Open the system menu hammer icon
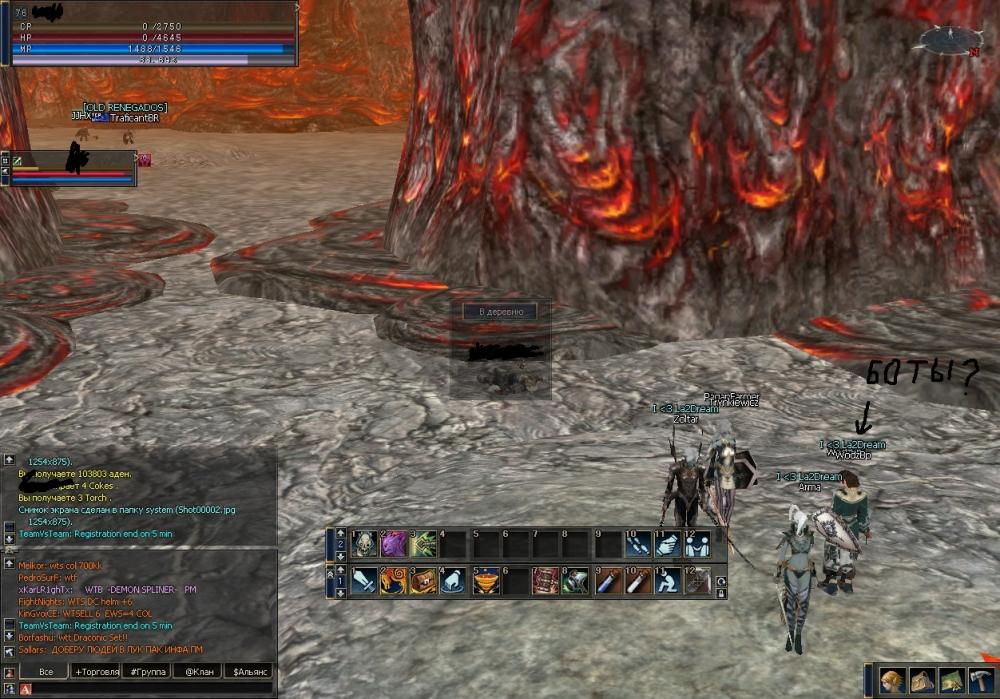The width and height of the screenshot is (1000, 699). point(981,680)
